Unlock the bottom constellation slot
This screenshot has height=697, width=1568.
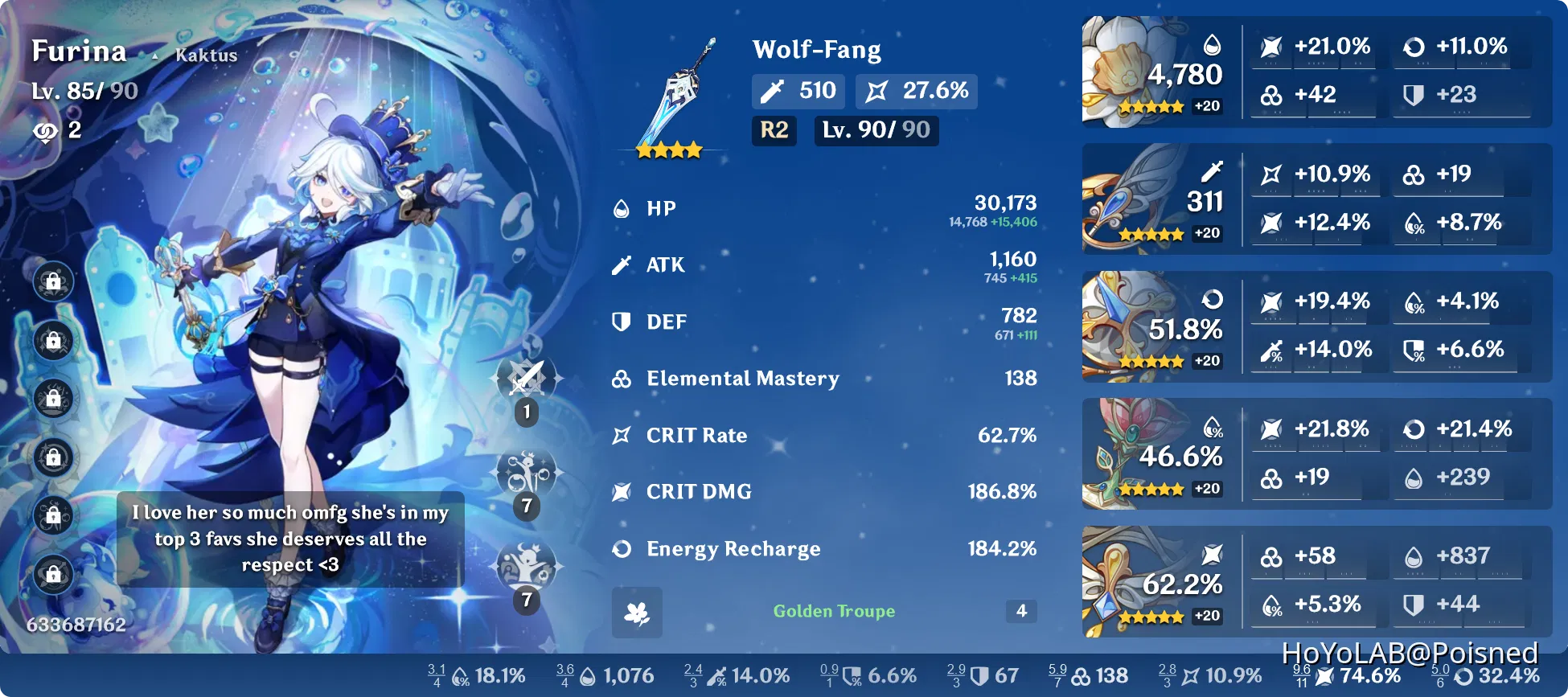pyautogui.click(x=53, y=572)
